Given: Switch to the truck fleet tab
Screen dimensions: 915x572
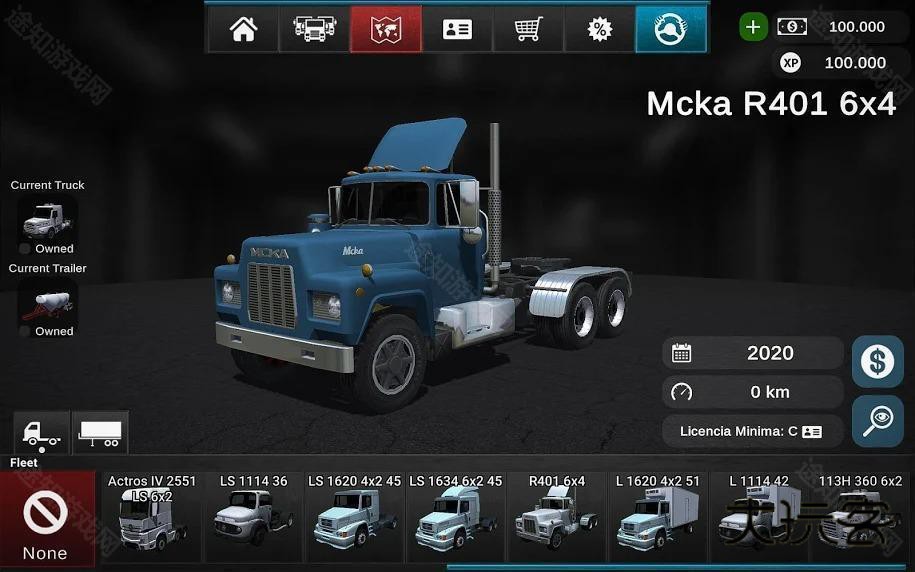Looking at the screenshot, I should coord(315,29).
